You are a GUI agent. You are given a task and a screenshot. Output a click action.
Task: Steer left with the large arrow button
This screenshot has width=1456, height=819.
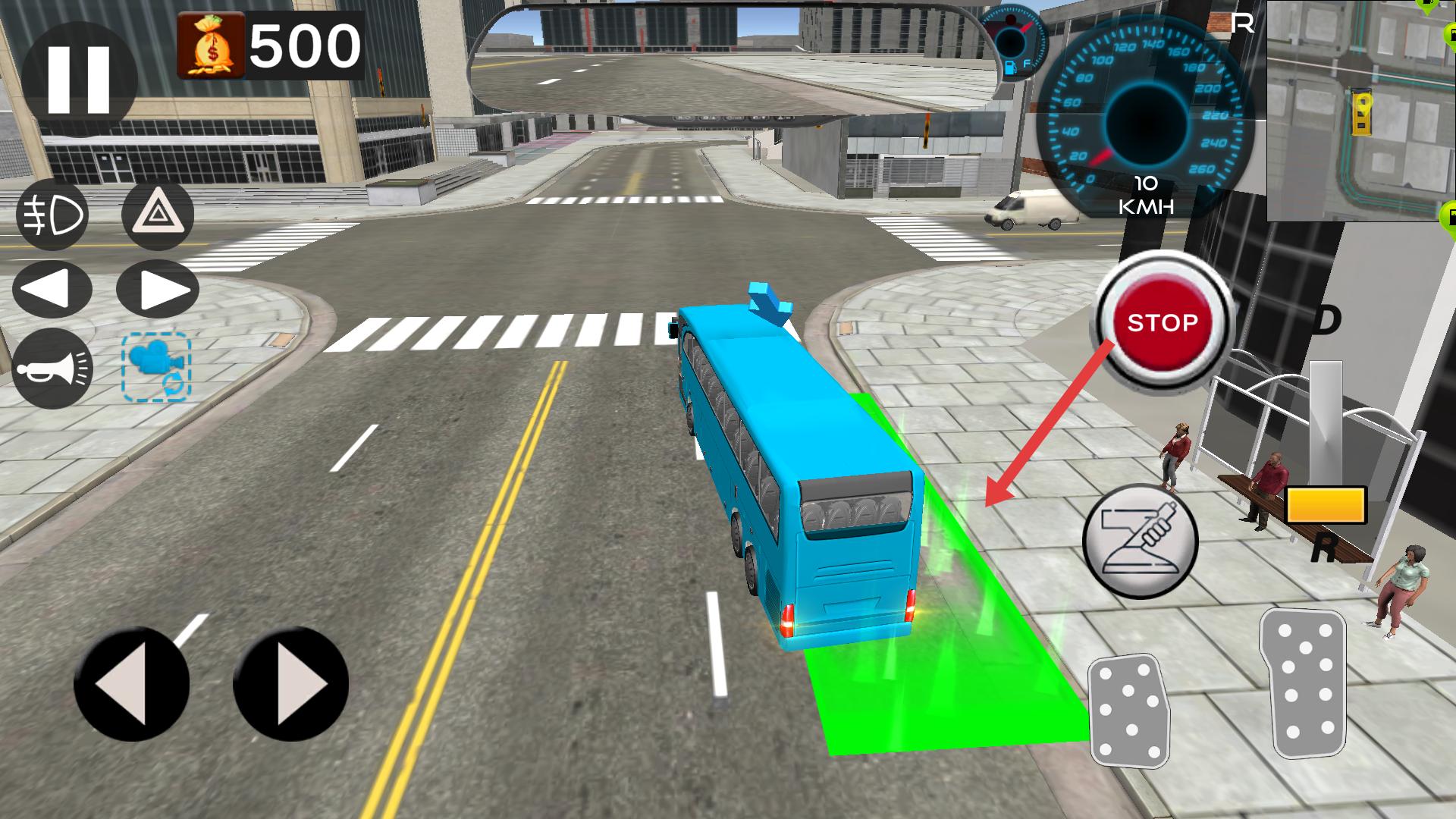131,684
